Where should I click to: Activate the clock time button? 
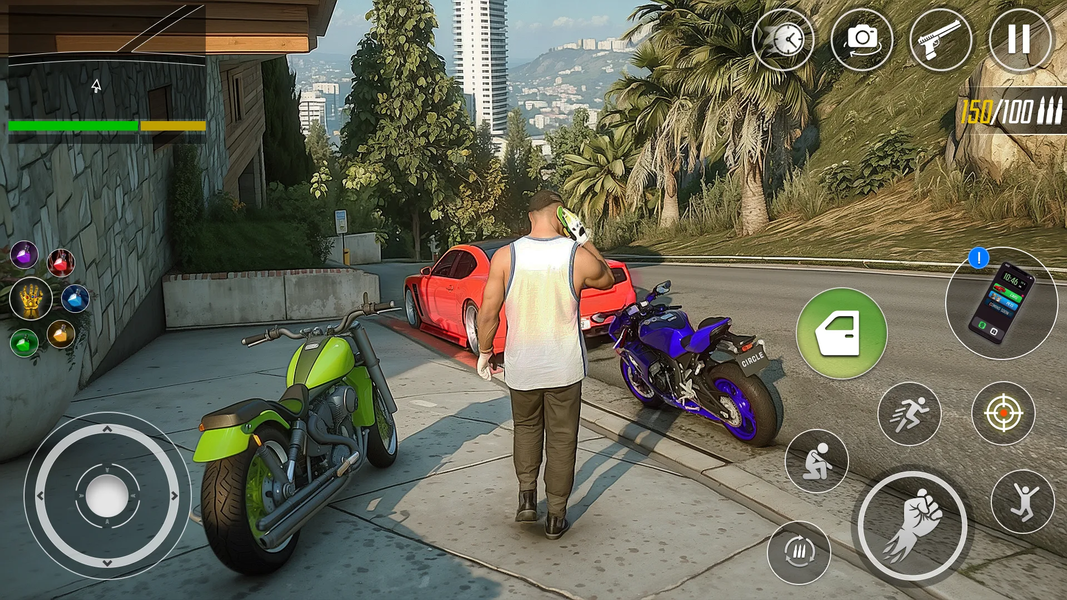[783, 40]
